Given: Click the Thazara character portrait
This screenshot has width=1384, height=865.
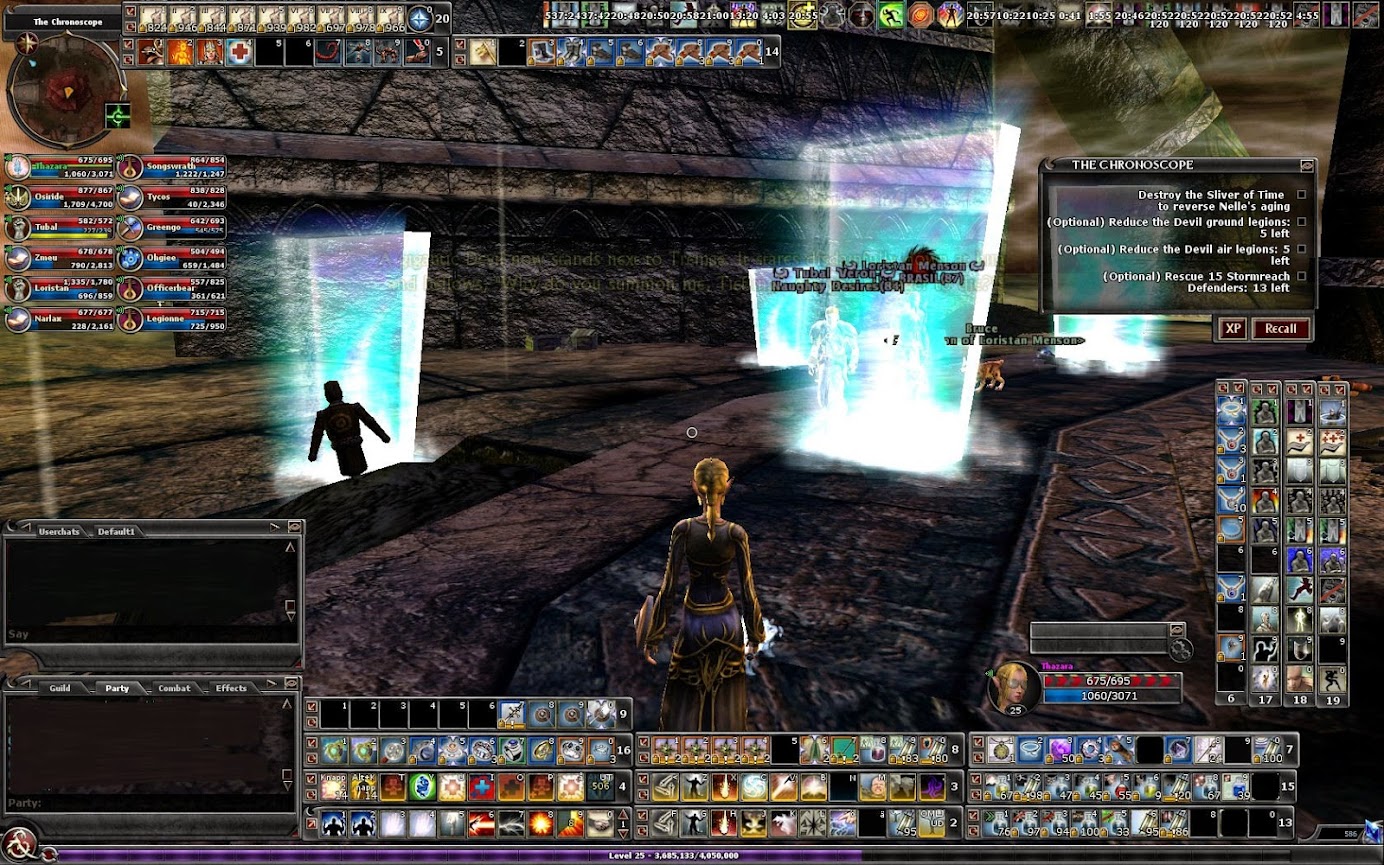Looking at the screenshot, I should click(x=1010, y=686).
